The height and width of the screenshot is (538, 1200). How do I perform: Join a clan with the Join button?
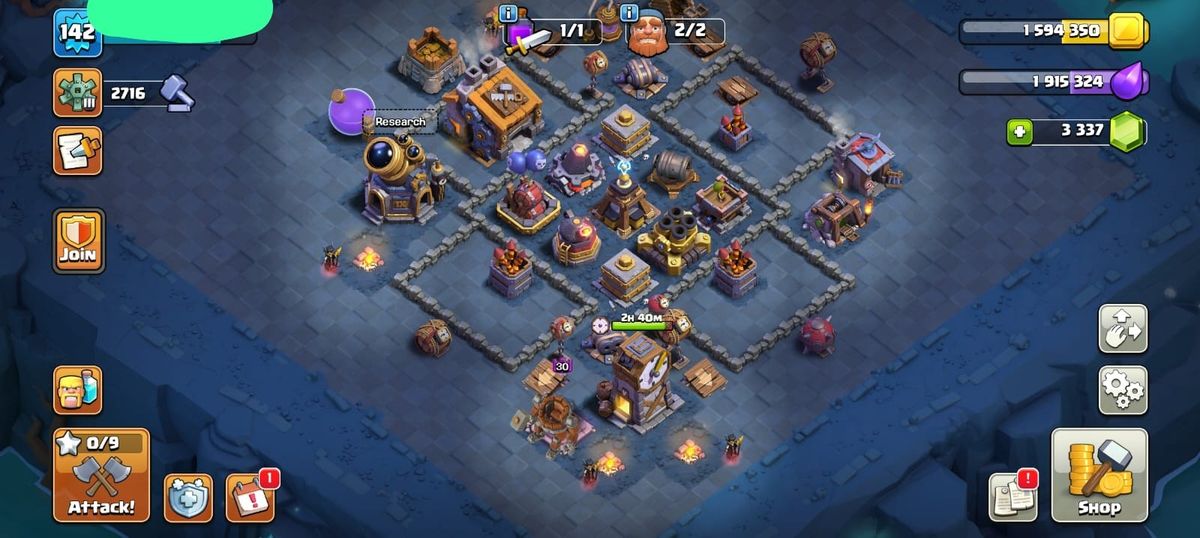click(78, 241)
